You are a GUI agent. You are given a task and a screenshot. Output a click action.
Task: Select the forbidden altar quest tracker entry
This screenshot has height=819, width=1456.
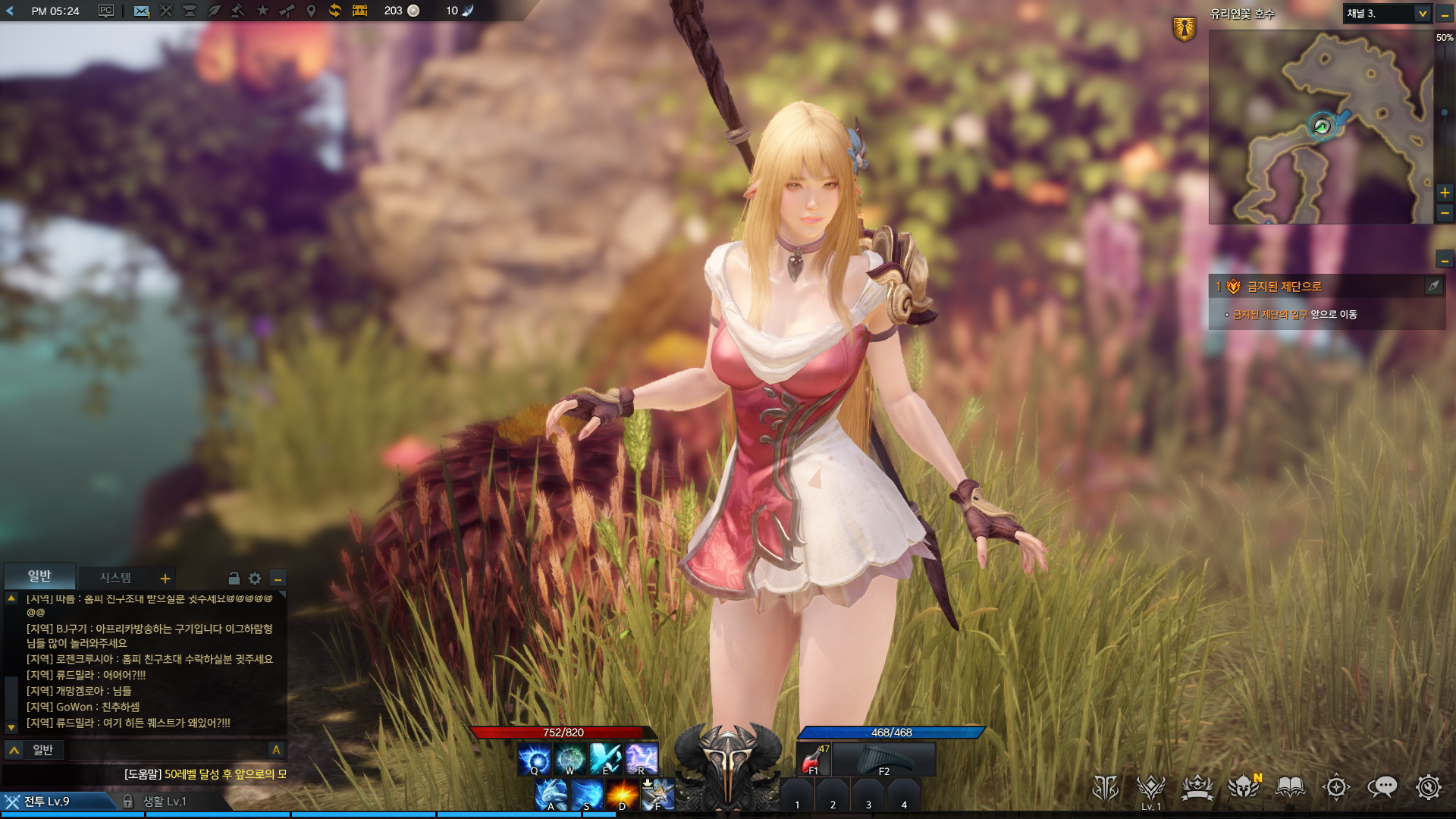tap(1284, 287)
